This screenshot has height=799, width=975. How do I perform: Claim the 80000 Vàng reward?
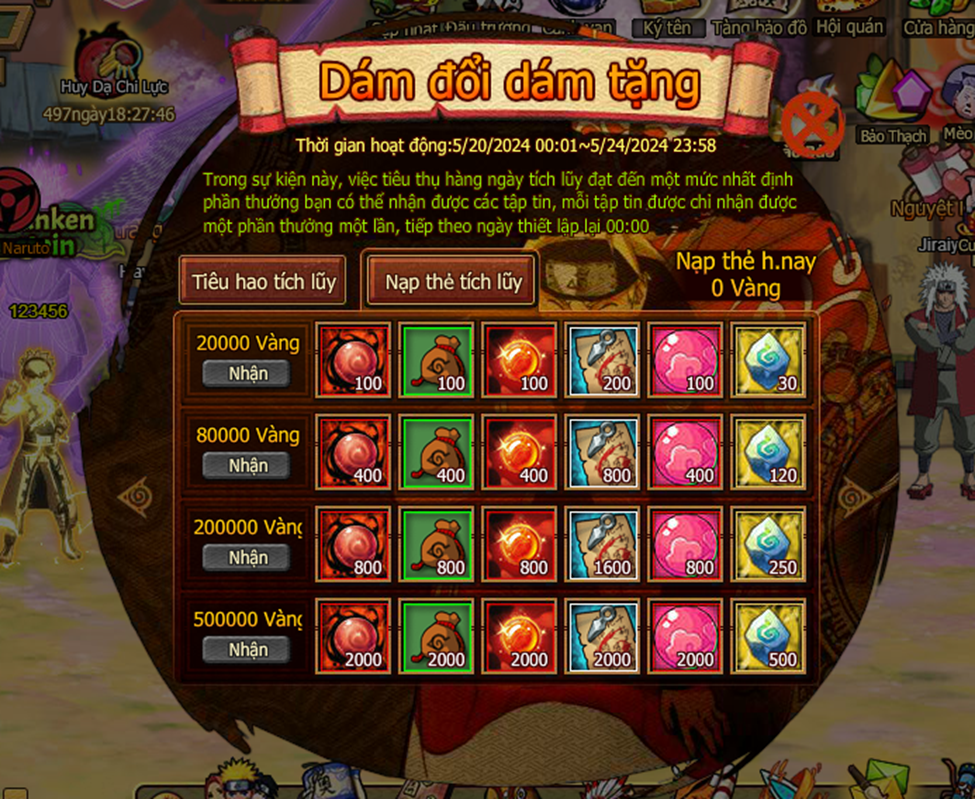click(247, 466)
